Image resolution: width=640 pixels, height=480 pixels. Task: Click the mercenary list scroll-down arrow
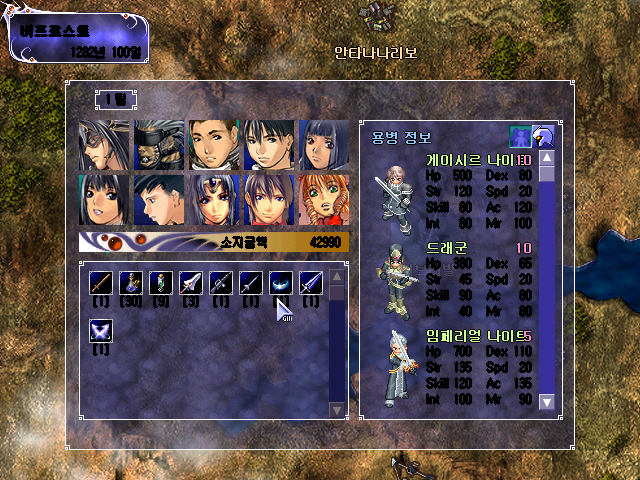546,401
